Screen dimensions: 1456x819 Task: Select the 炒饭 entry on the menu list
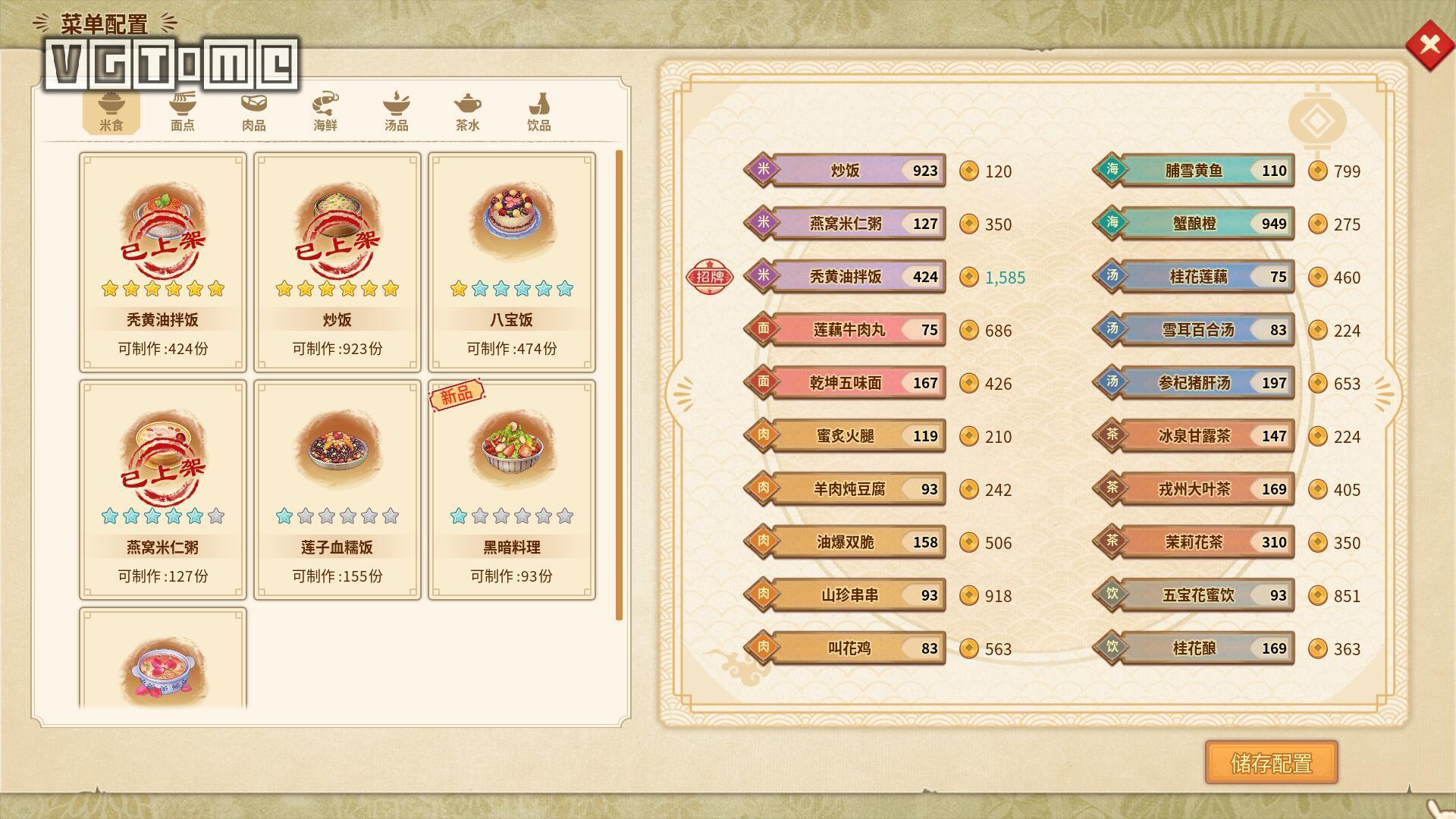845,171
